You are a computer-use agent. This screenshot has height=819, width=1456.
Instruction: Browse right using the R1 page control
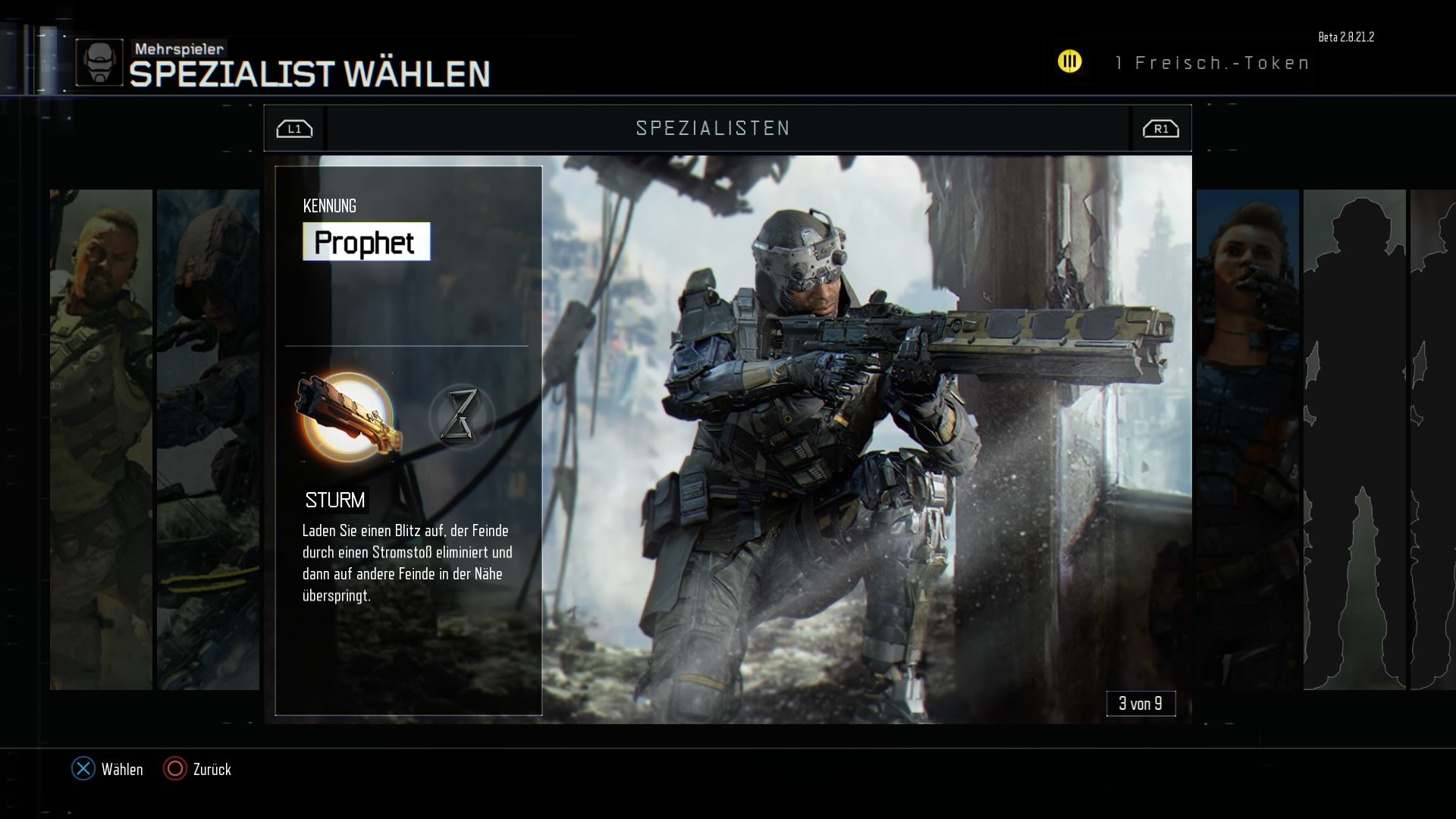[x=1159, y=128]
